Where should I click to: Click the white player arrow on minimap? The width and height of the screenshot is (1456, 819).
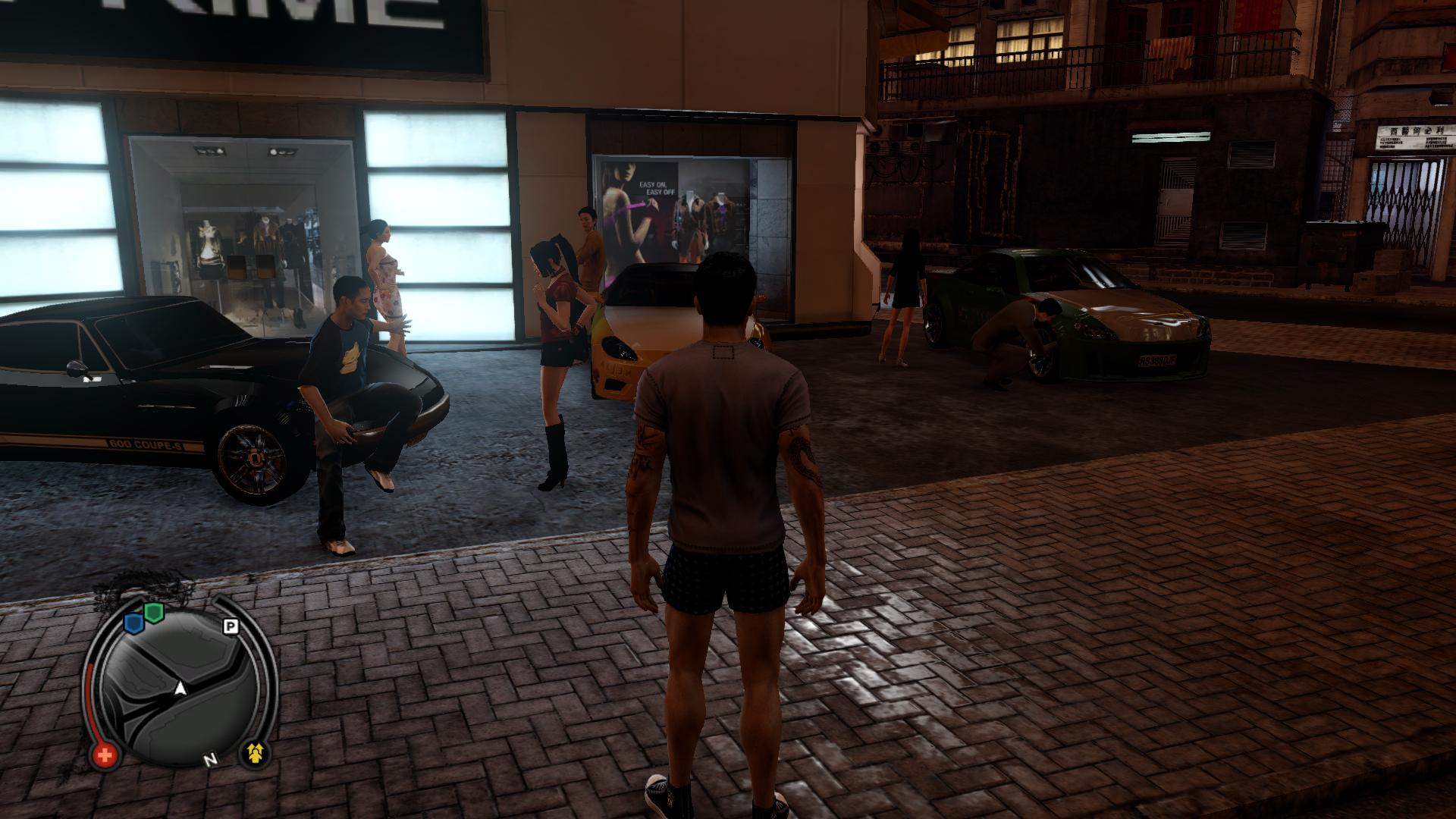(x=180, y=688)
